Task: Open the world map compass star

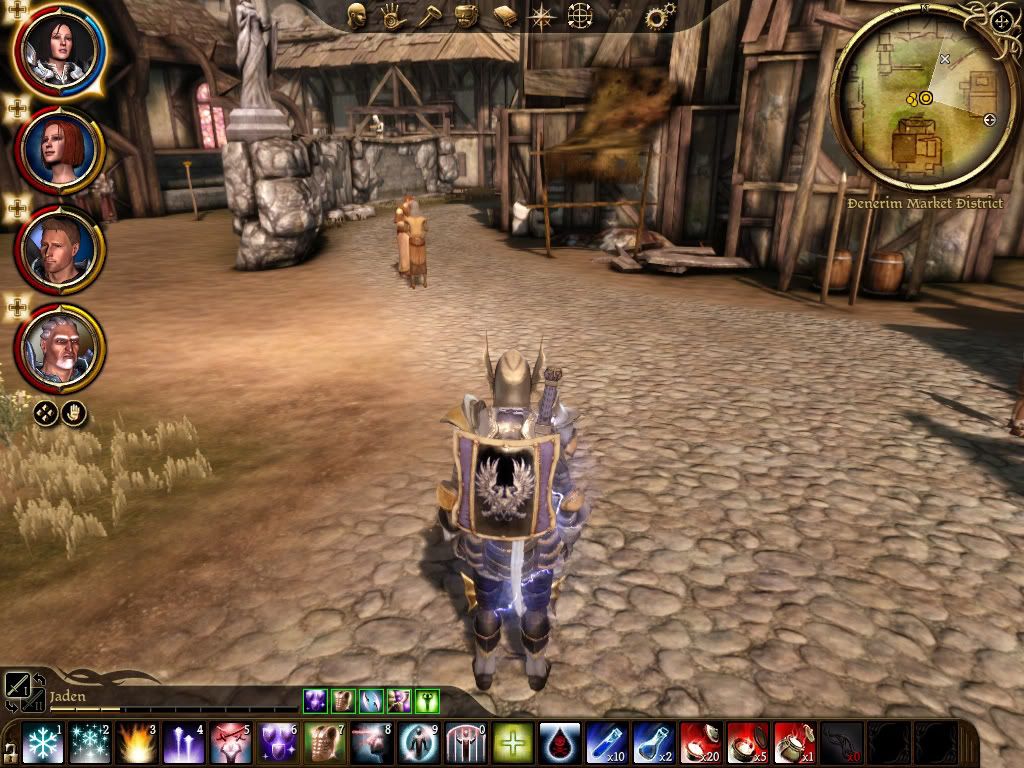Action: pos(541,16)
